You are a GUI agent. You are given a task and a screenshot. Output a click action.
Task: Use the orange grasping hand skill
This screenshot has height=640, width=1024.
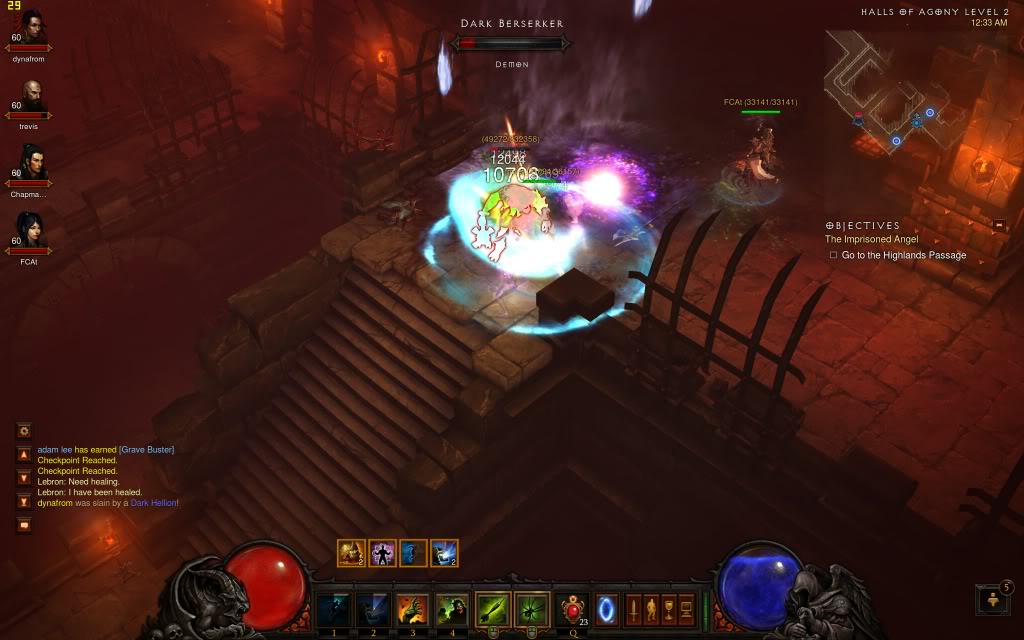pos(412,607)
